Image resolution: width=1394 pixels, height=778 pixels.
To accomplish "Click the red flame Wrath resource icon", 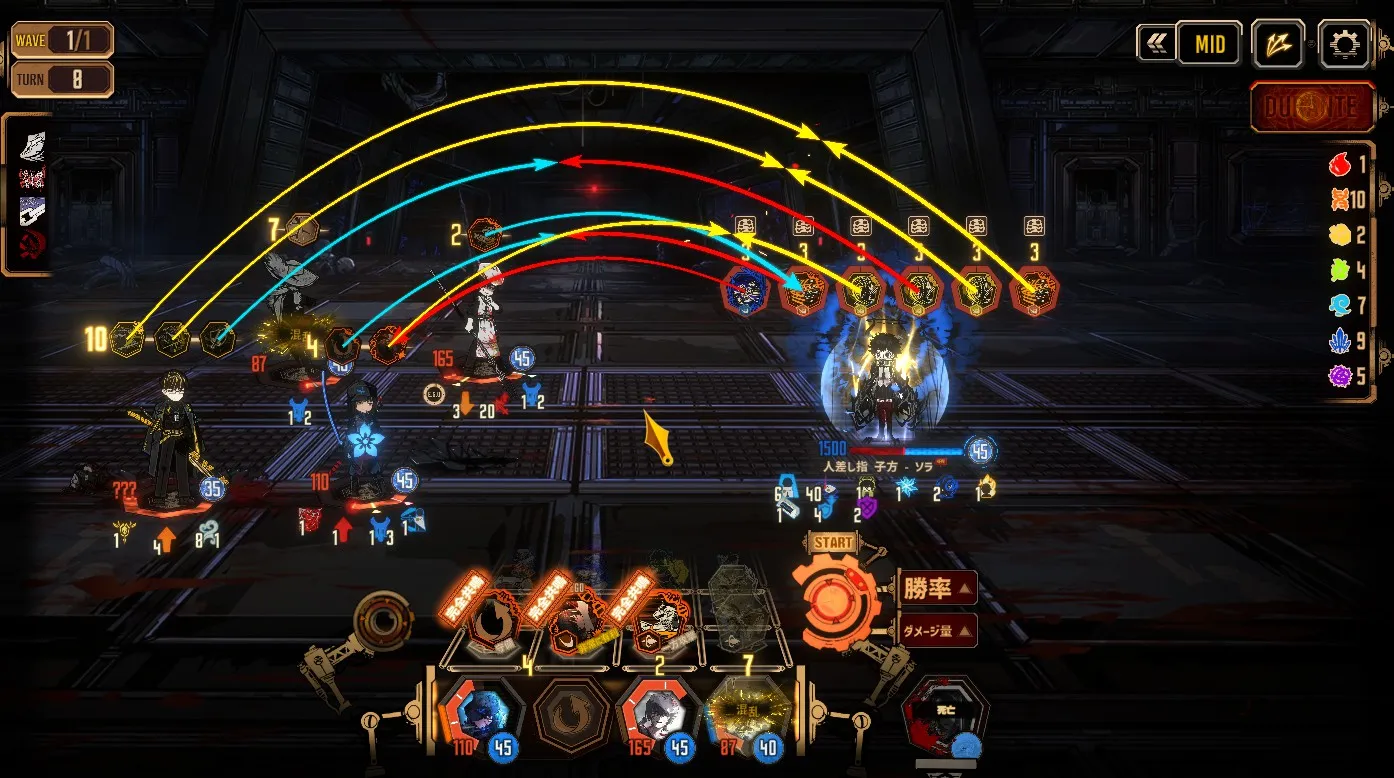I will tap(1340, 165).
